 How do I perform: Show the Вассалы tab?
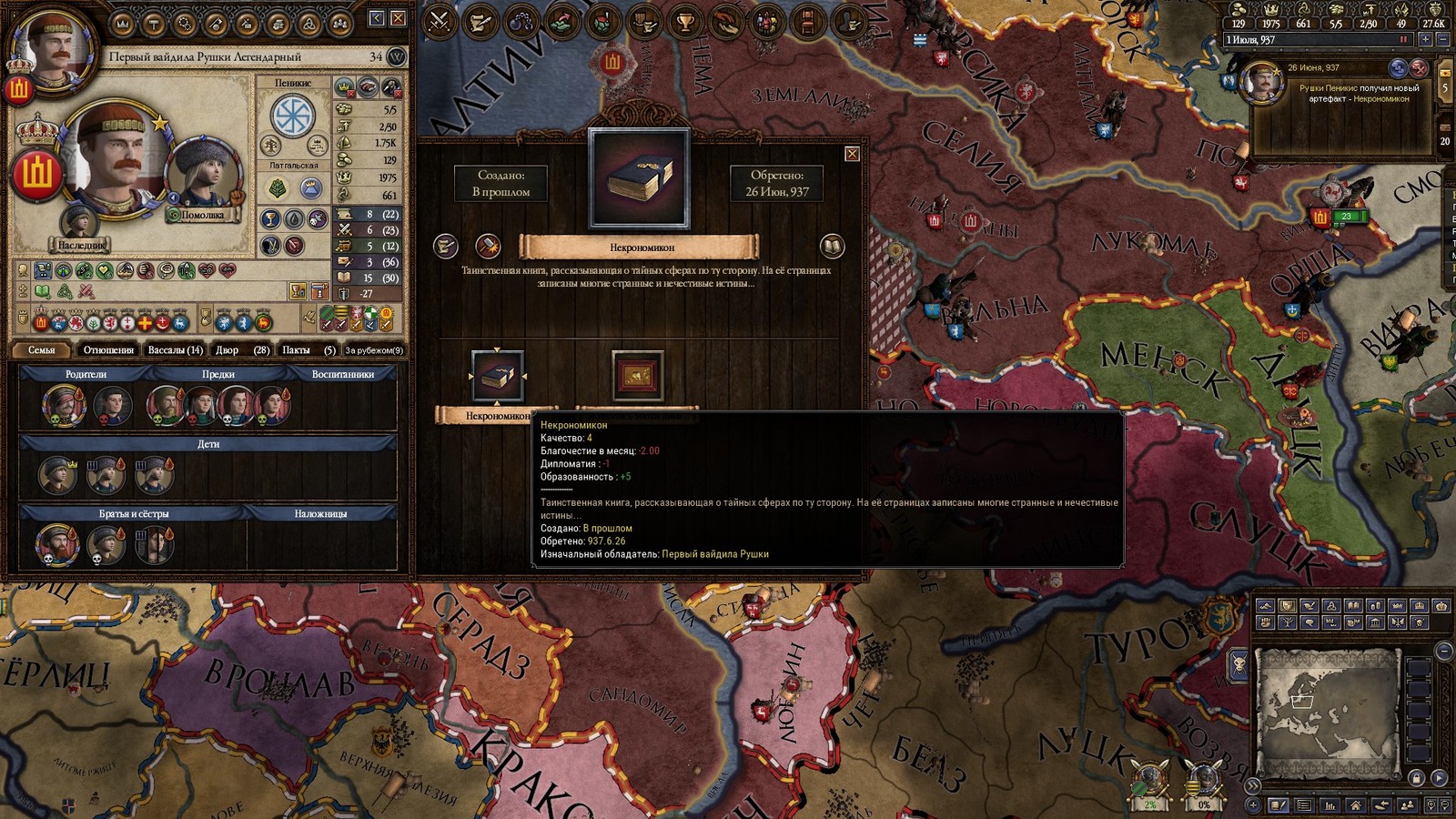[175, 349]
